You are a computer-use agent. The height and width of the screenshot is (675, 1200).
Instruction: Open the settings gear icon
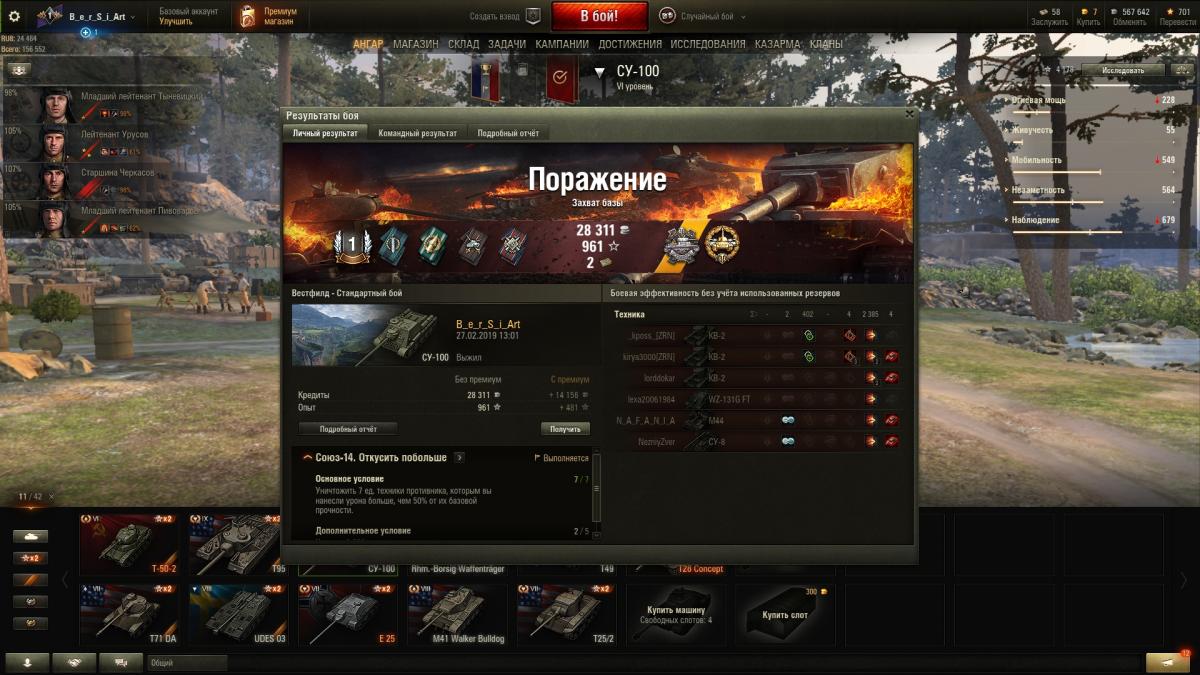pos(14,16)
